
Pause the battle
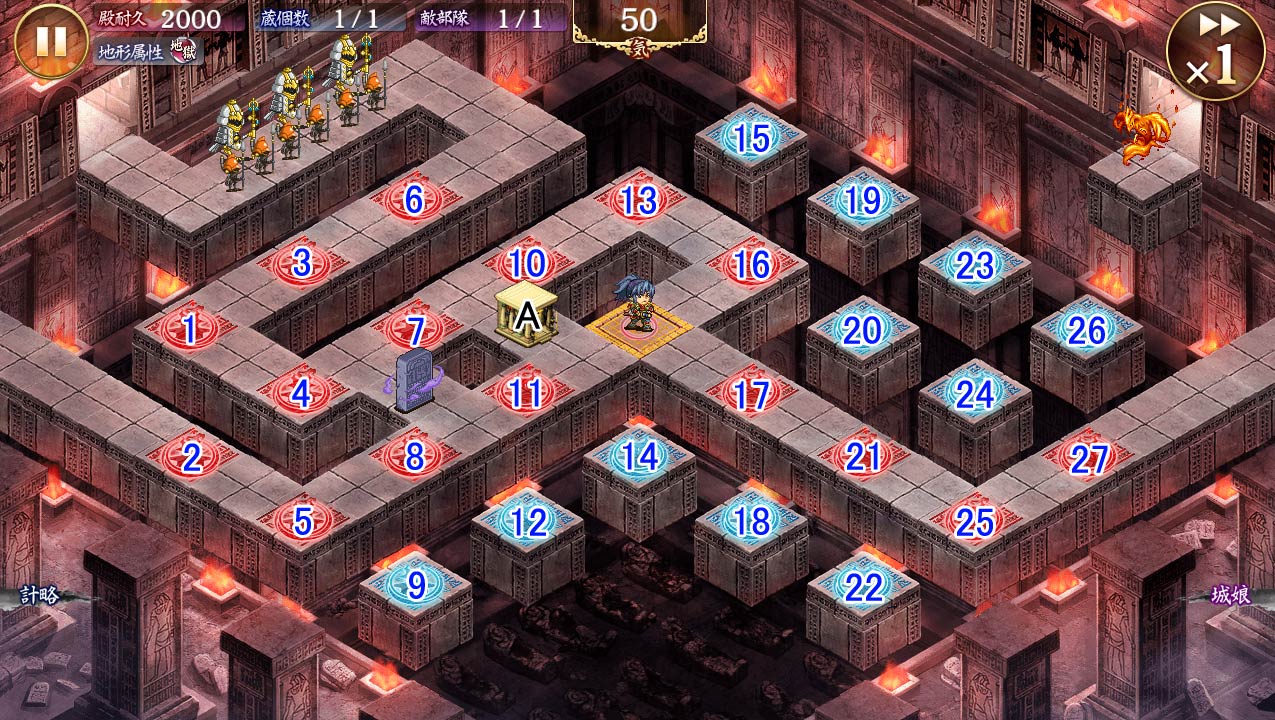[51, 41]
